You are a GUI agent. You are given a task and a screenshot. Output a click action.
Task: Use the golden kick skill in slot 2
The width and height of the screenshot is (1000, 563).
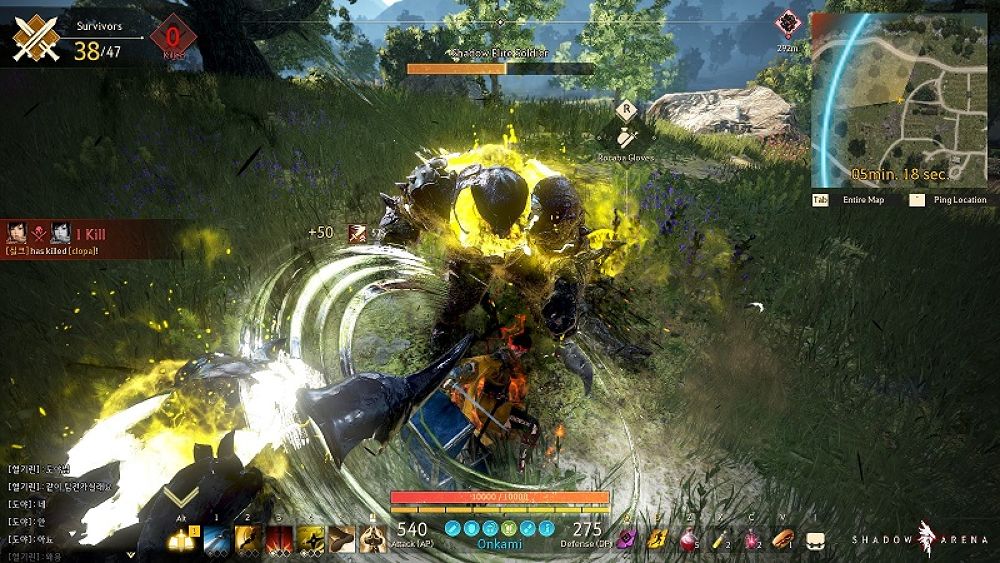tap(249, 539)
